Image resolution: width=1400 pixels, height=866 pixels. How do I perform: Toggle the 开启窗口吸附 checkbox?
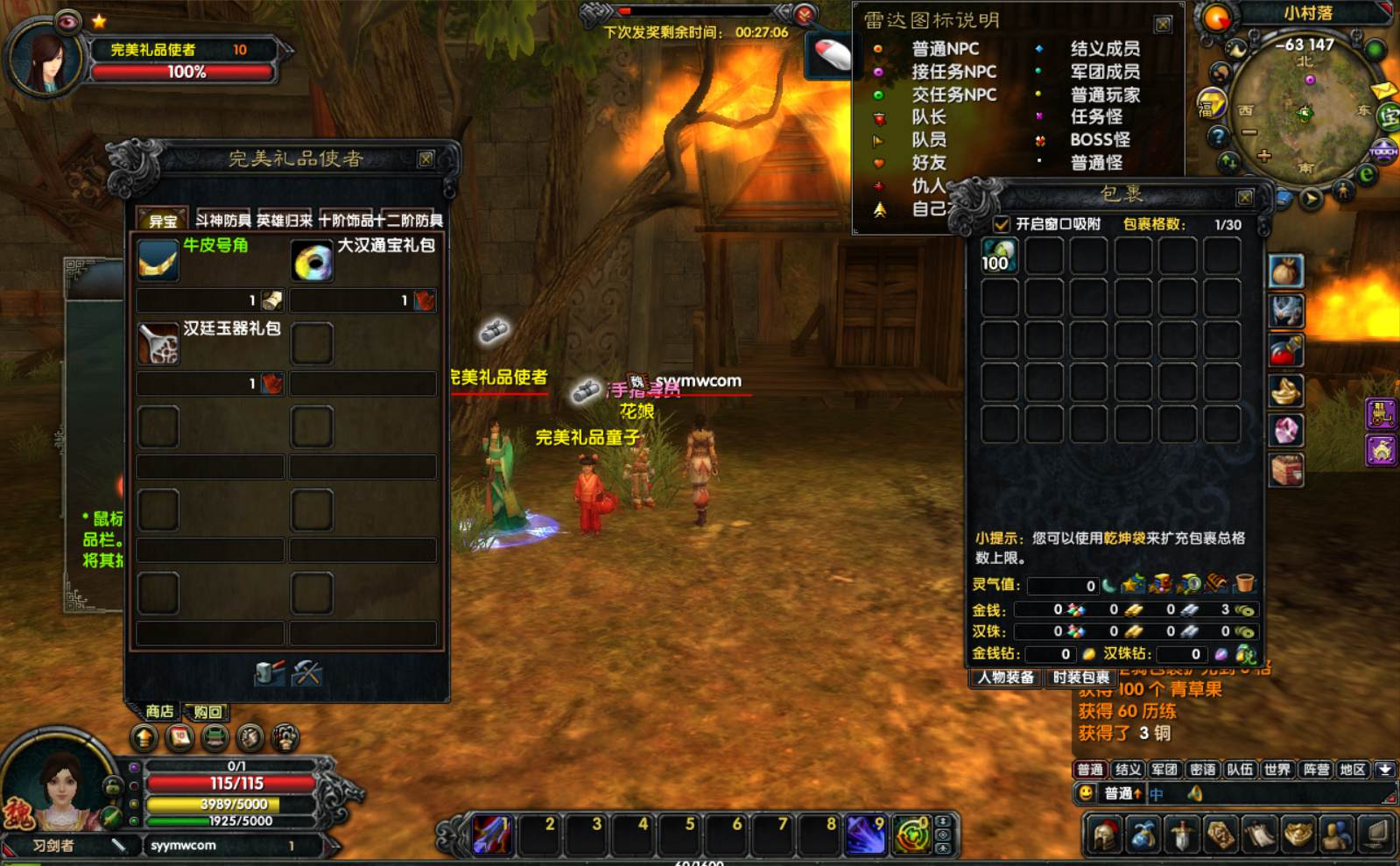tap(1002, 224)
